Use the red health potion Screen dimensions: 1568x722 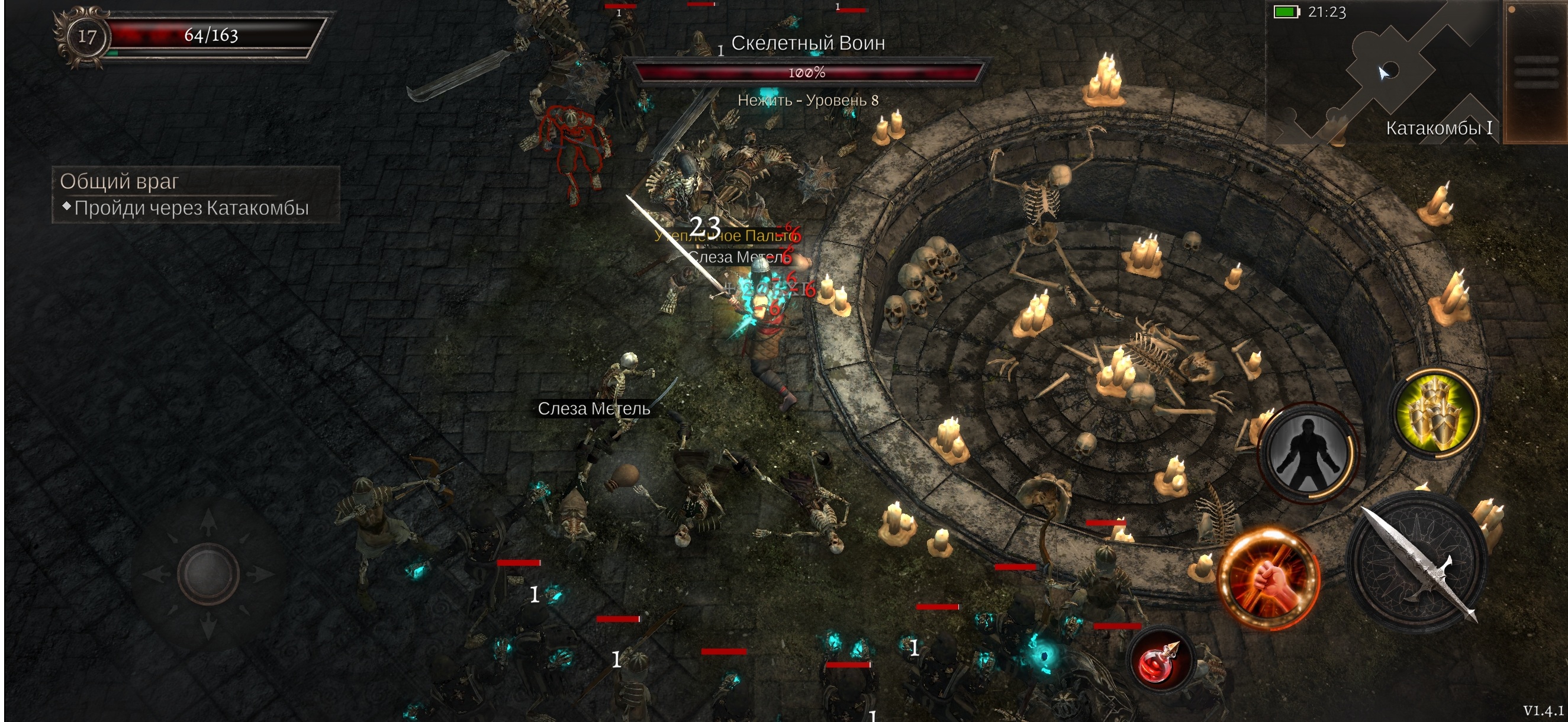(x=1159, y=661)
